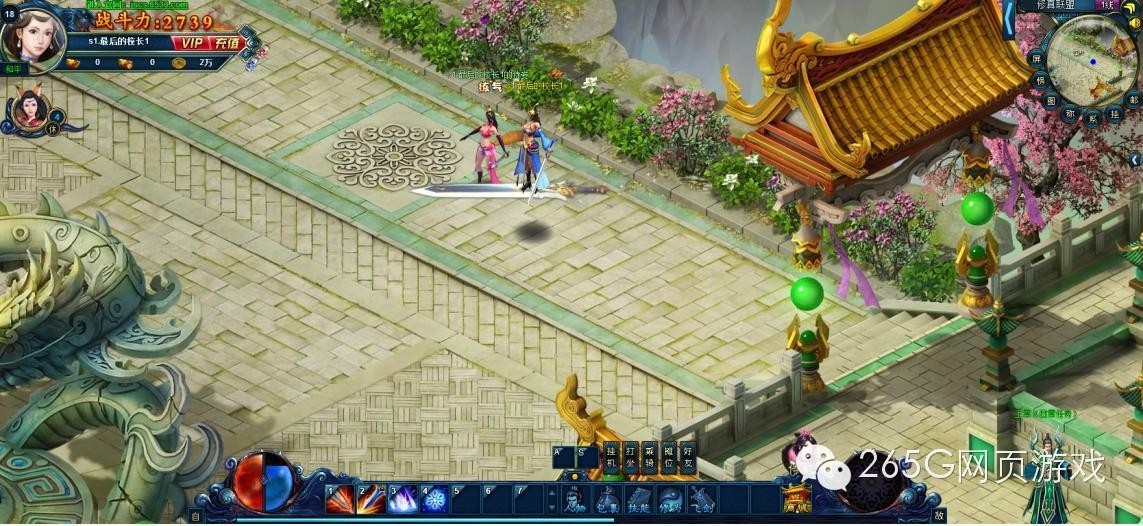Select the fox-eared pet portrait

[x=26, y=110]
